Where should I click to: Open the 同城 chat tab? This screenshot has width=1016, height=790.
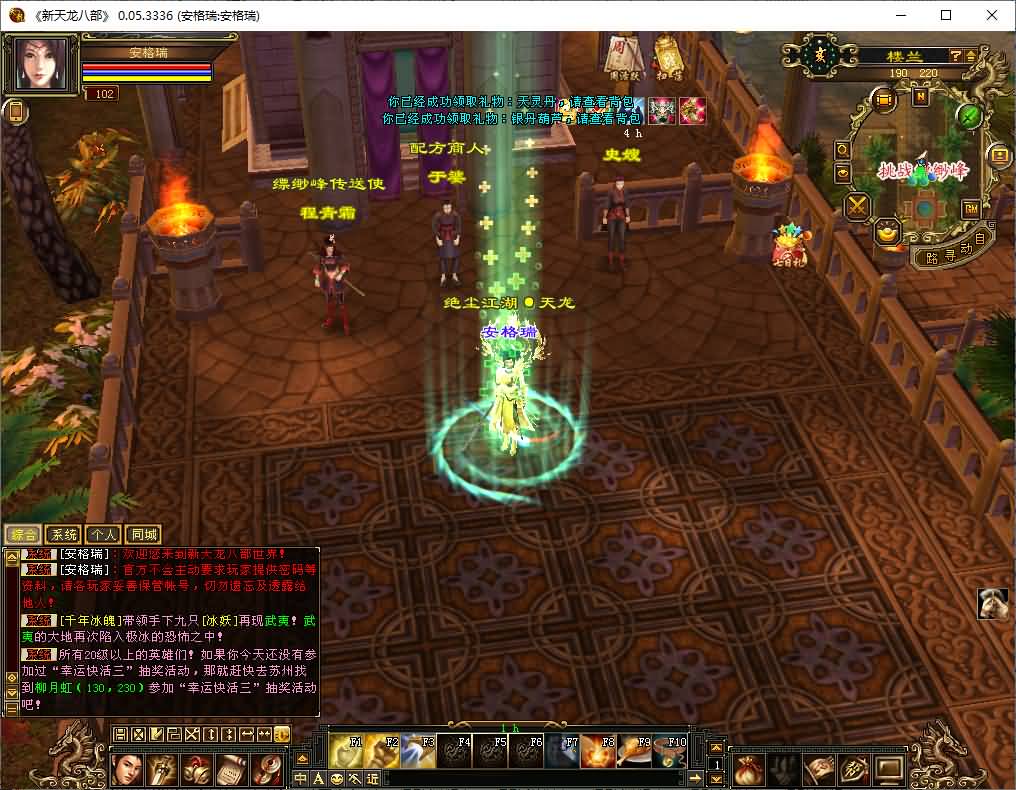[x=143, y=535]
